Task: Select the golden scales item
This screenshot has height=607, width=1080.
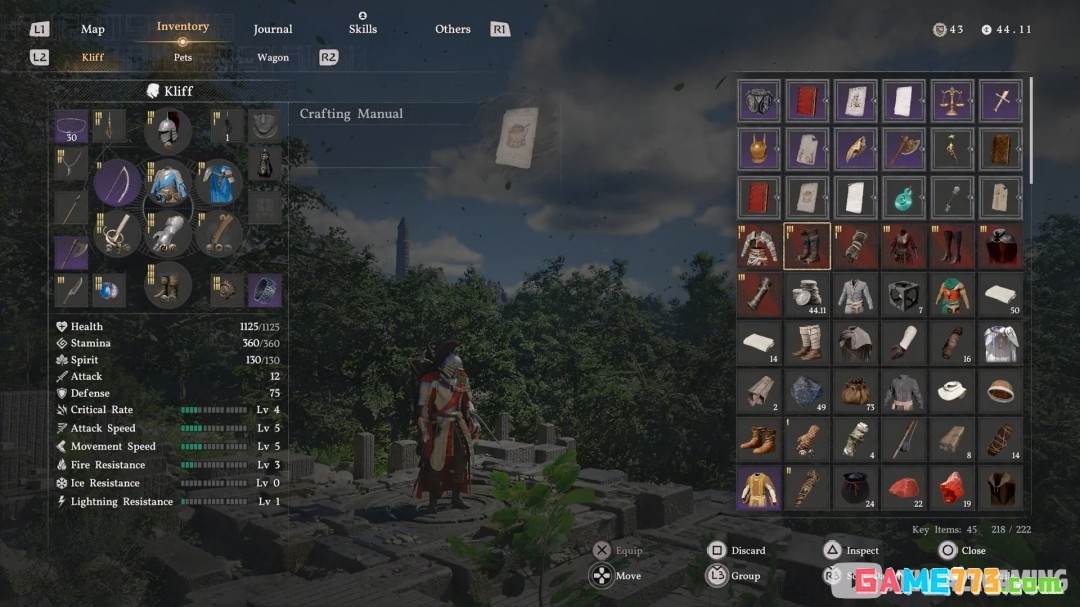Action: (x=952, y=101)
